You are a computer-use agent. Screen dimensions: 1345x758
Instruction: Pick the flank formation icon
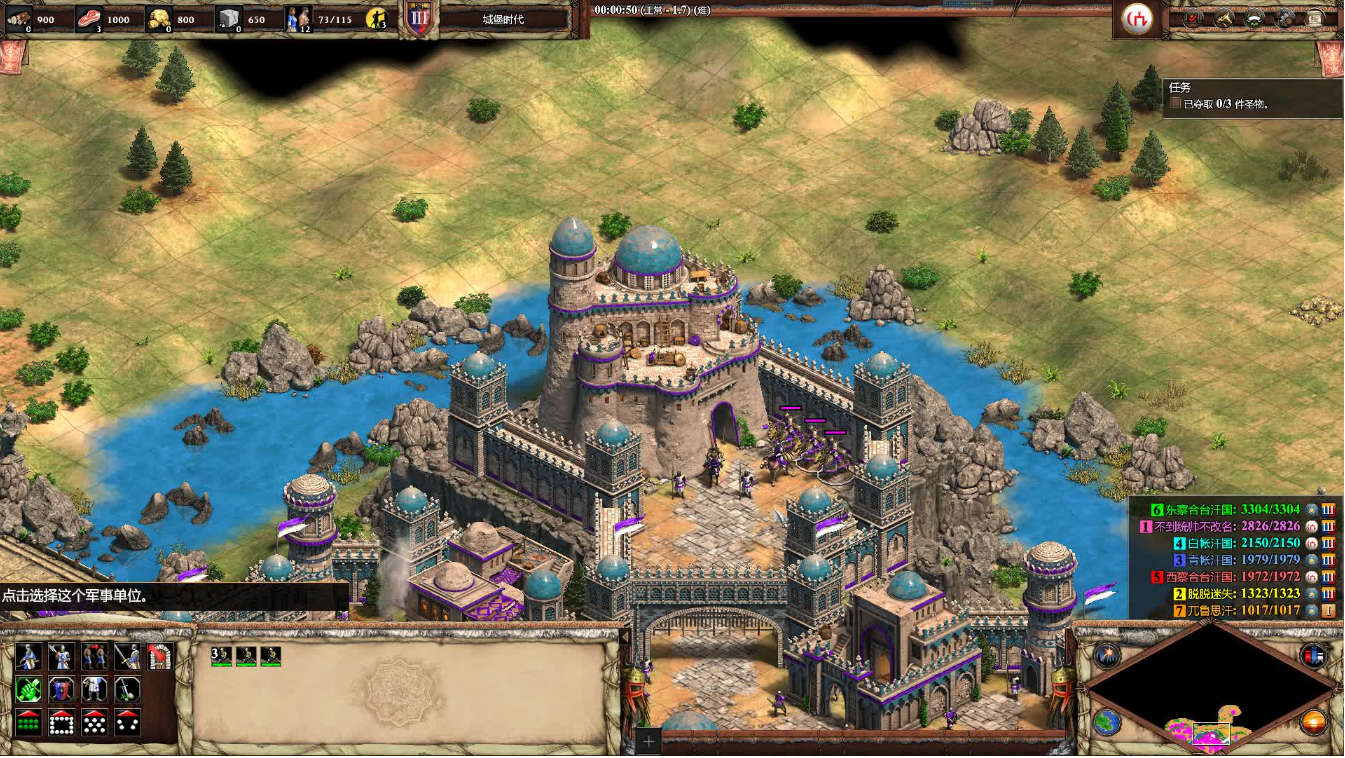tap(127, 721)
